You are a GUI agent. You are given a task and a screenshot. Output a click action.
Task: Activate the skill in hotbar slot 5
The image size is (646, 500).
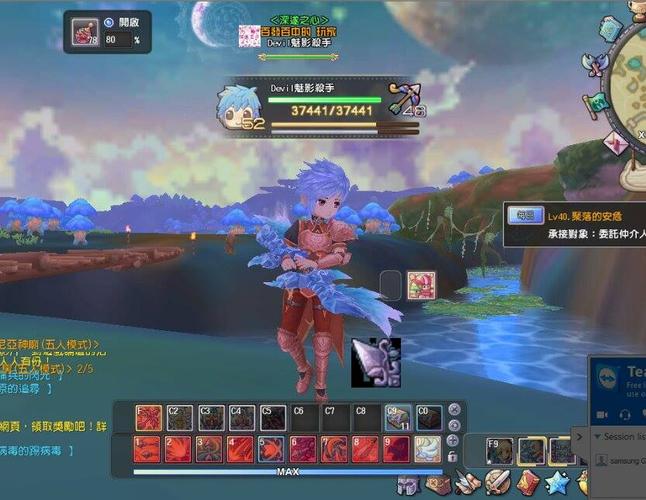point(273,449)
